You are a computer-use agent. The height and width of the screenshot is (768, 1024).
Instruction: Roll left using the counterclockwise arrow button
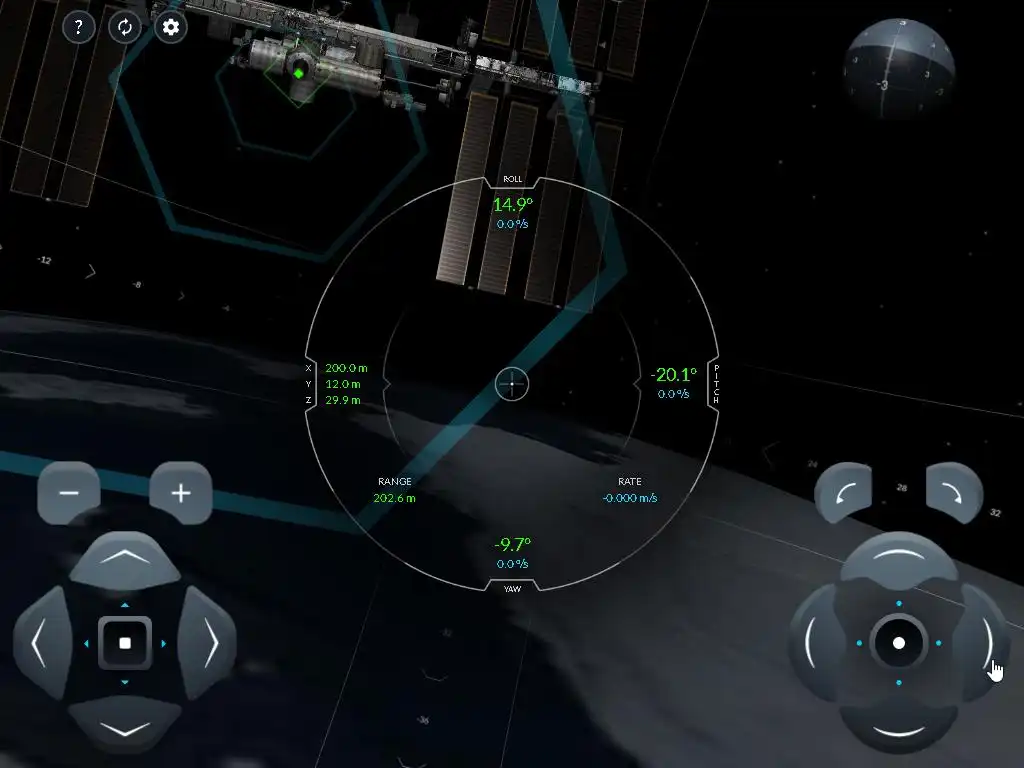click(843, 491)
